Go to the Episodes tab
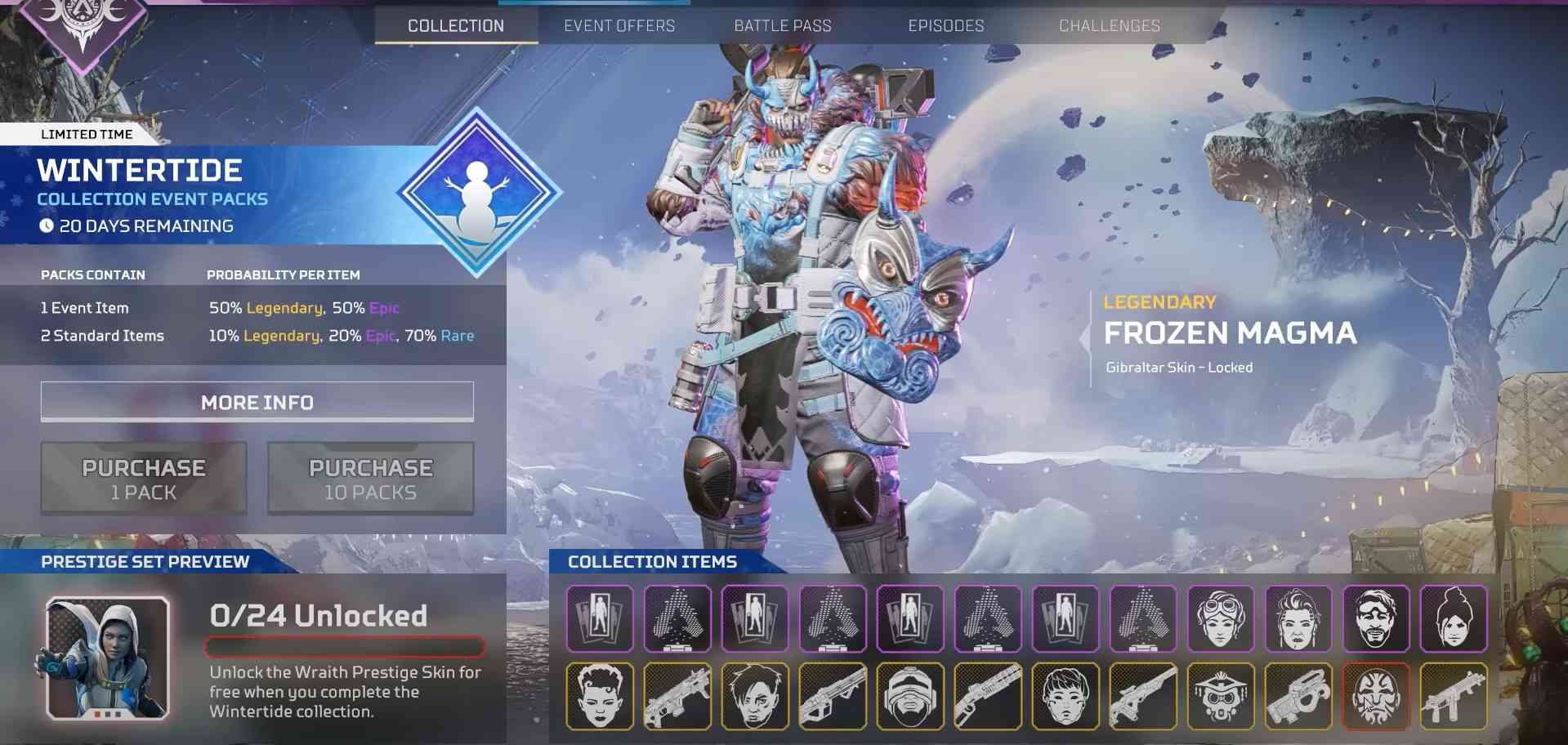The image size is (1568, 745). pyautogui.click(x=945, y=25)
